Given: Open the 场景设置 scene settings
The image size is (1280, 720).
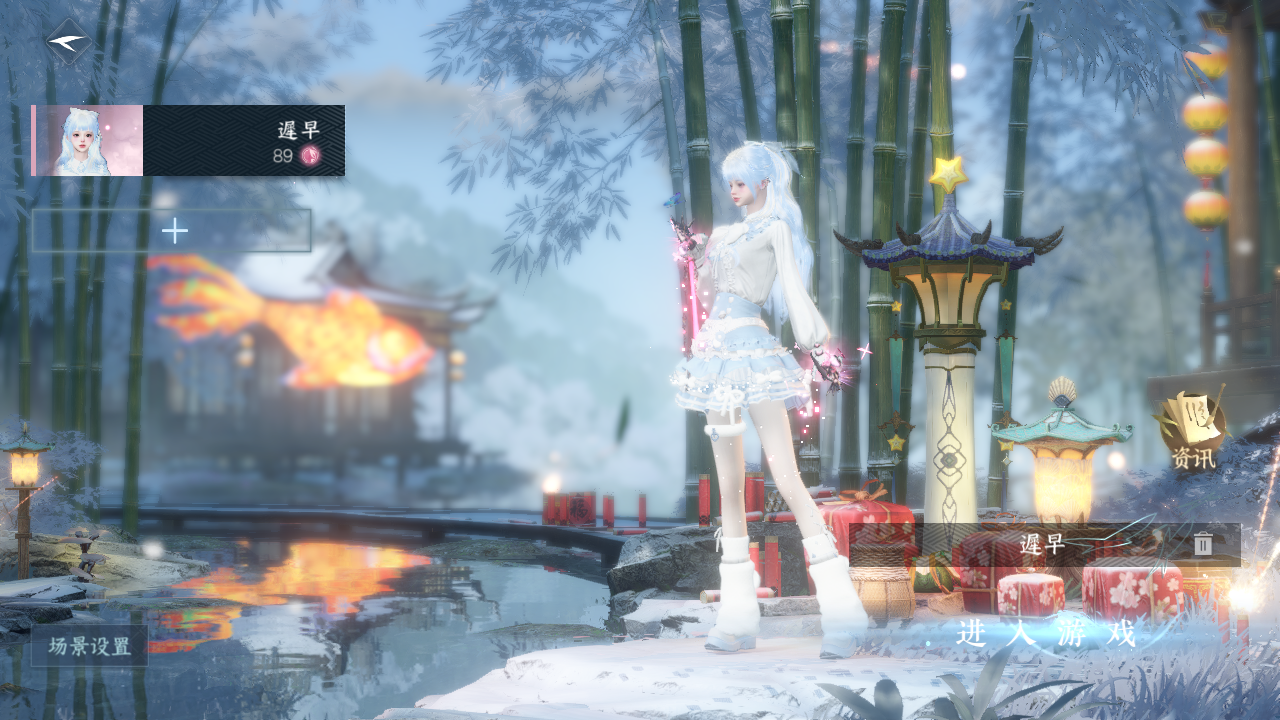Looking at the screenshot, I should 90,646.
